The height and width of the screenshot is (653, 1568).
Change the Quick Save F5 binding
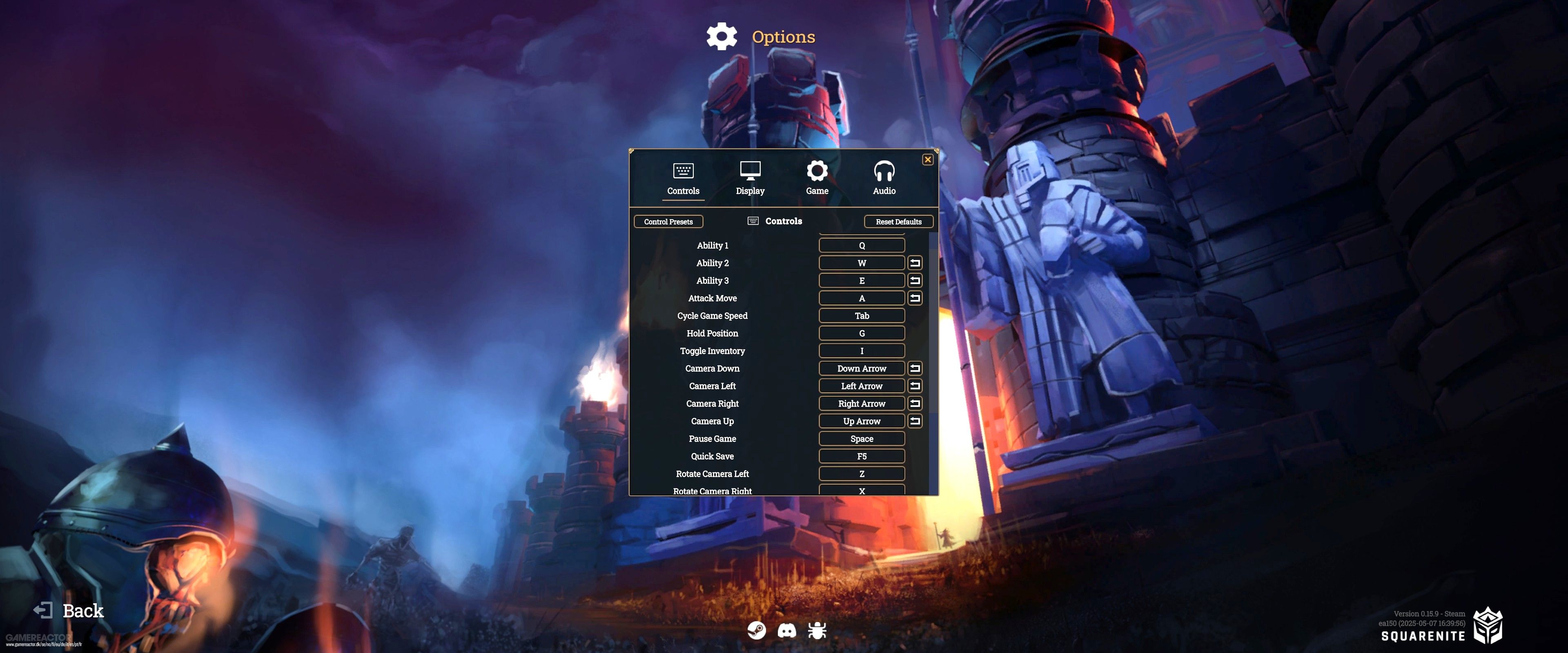[x=861, y=456]
